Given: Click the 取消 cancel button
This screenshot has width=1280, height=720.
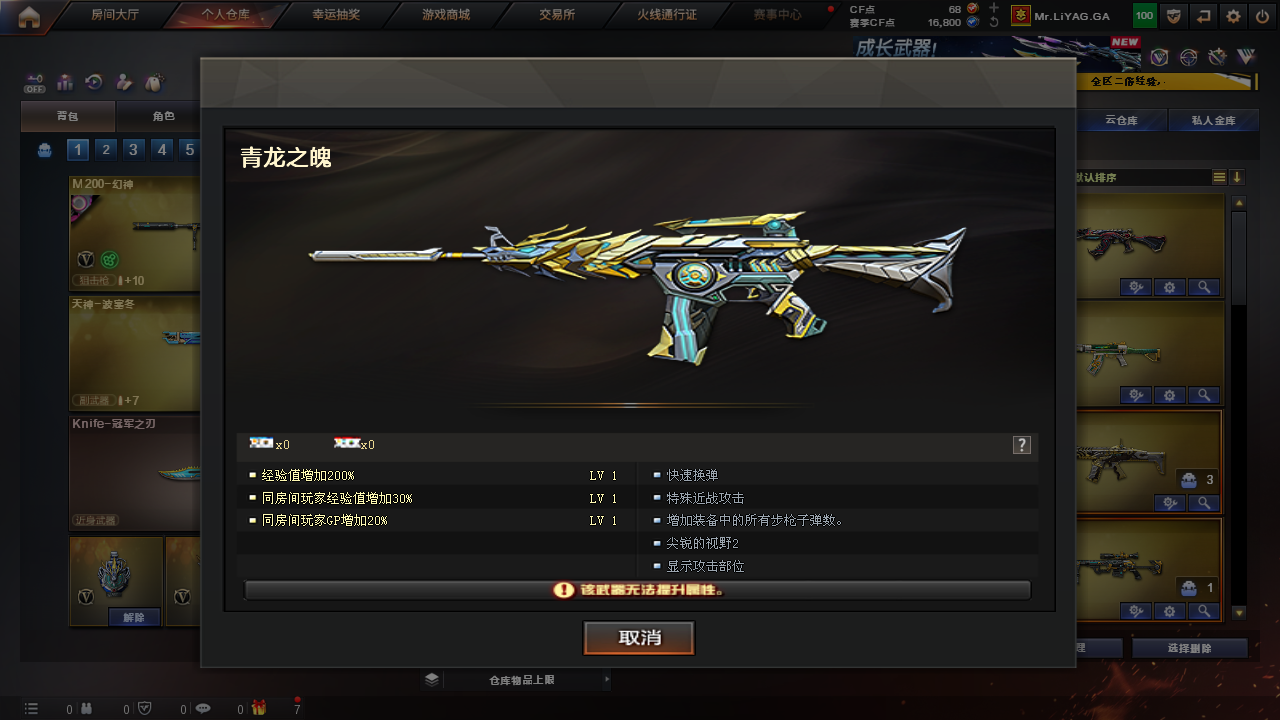Looking at the screenshot, I should [639, 638].
